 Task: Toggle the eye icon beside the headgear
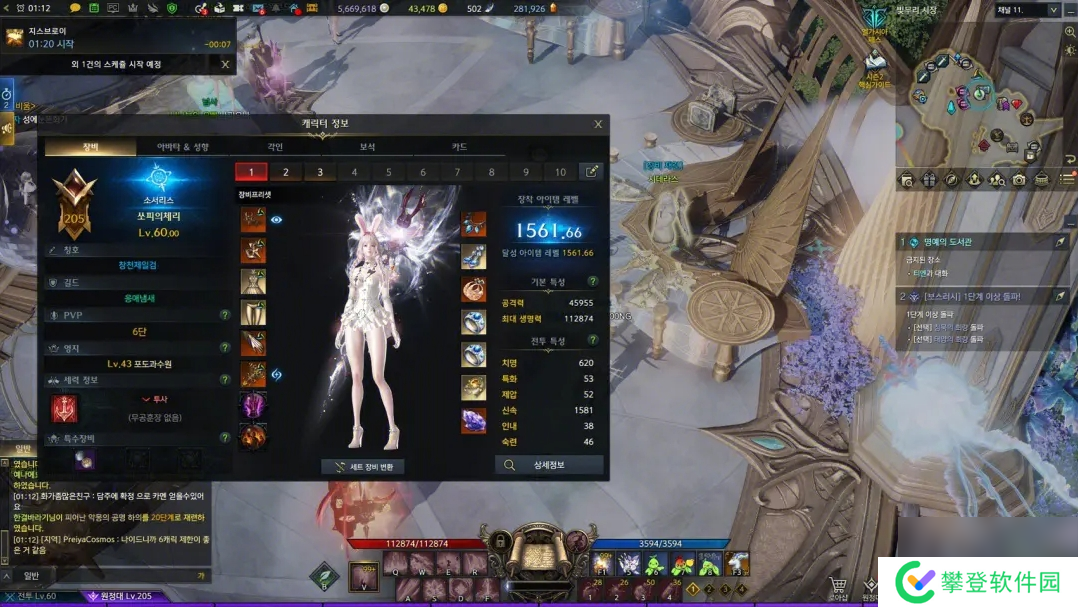coord(277,219)
